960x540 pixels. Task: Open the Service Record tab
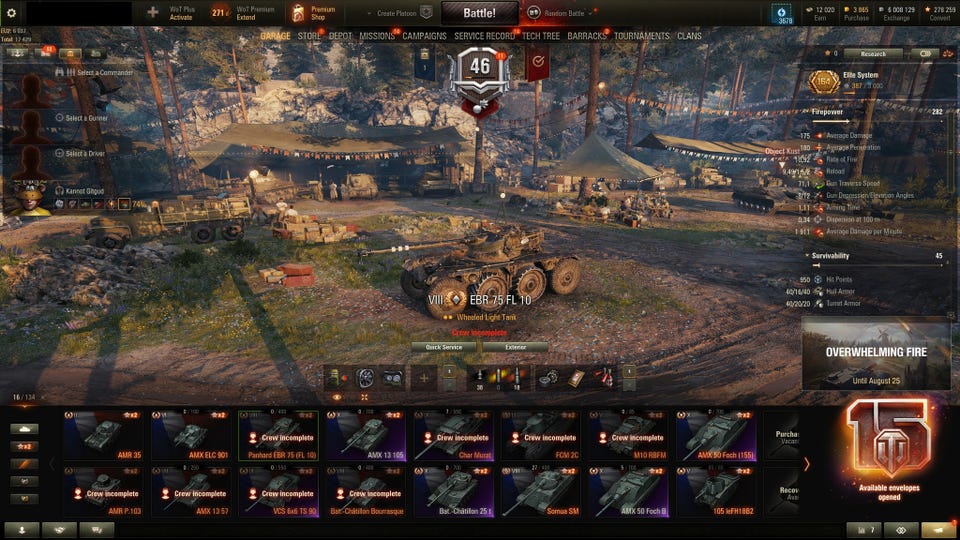click(485, 36)
